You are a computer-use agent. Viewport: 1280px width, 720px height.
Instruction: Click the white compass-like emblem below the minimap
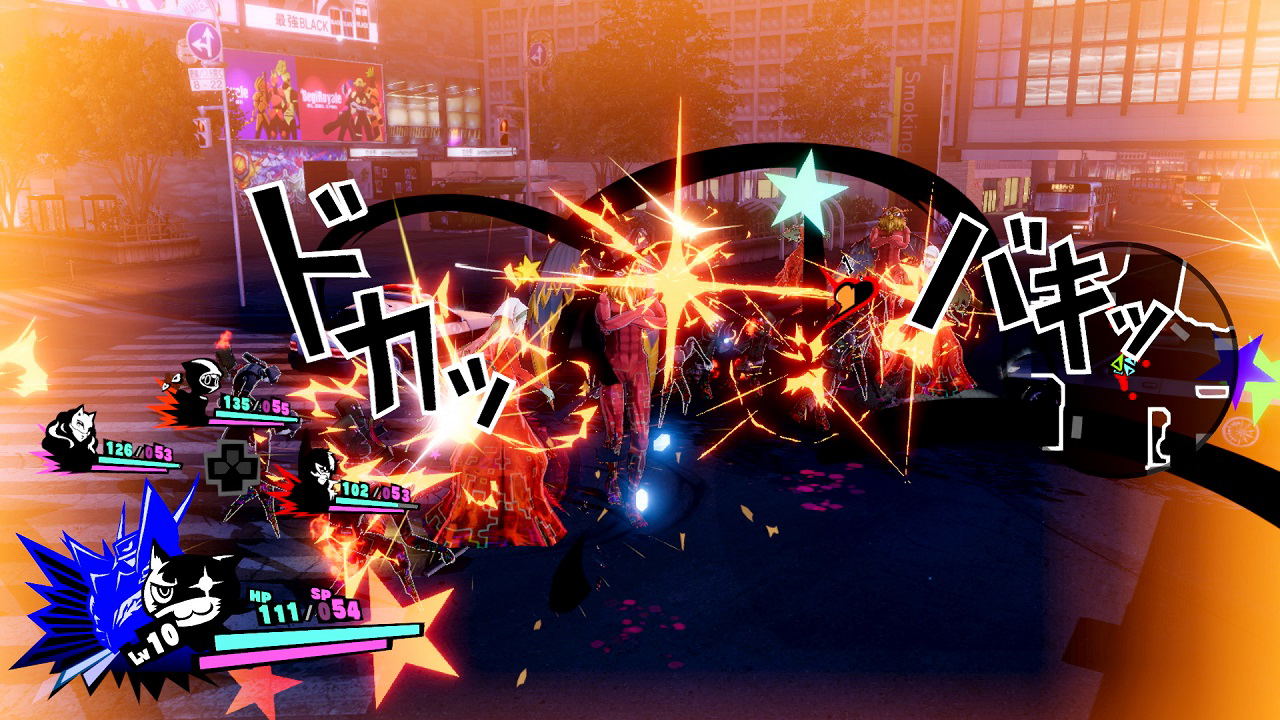[1240, 430]
